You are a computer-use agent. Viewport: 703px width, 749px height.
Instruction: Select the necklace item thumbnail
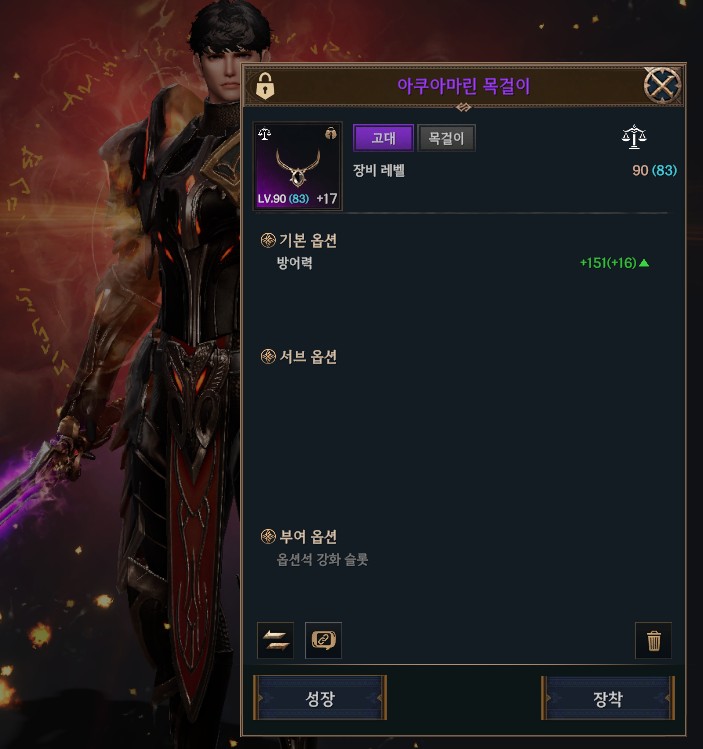coord(298,166)
